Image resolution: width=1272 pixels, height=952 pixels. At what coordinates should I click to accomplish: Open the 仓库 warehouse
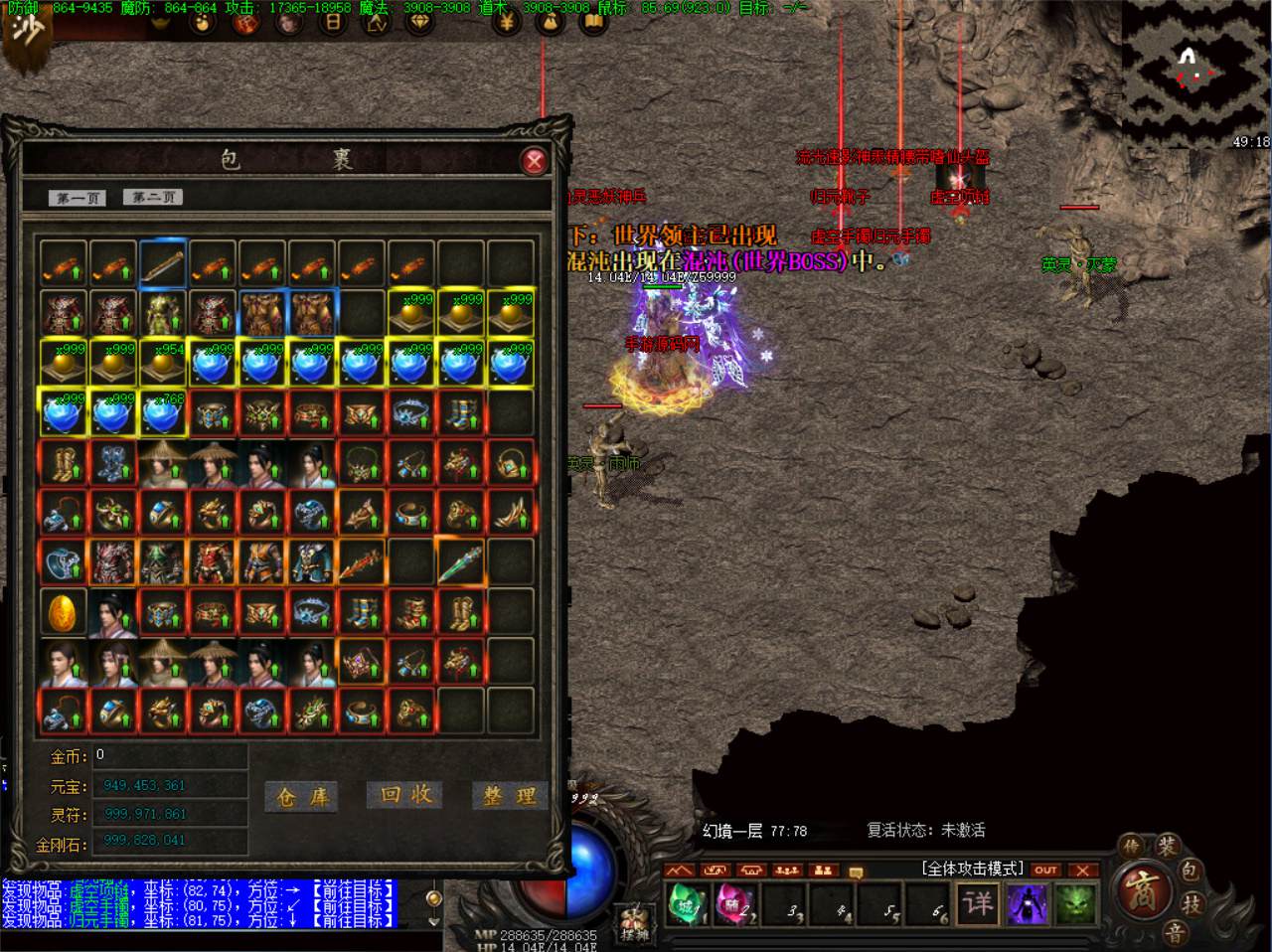pyautogui.click(x=302, y=796)
